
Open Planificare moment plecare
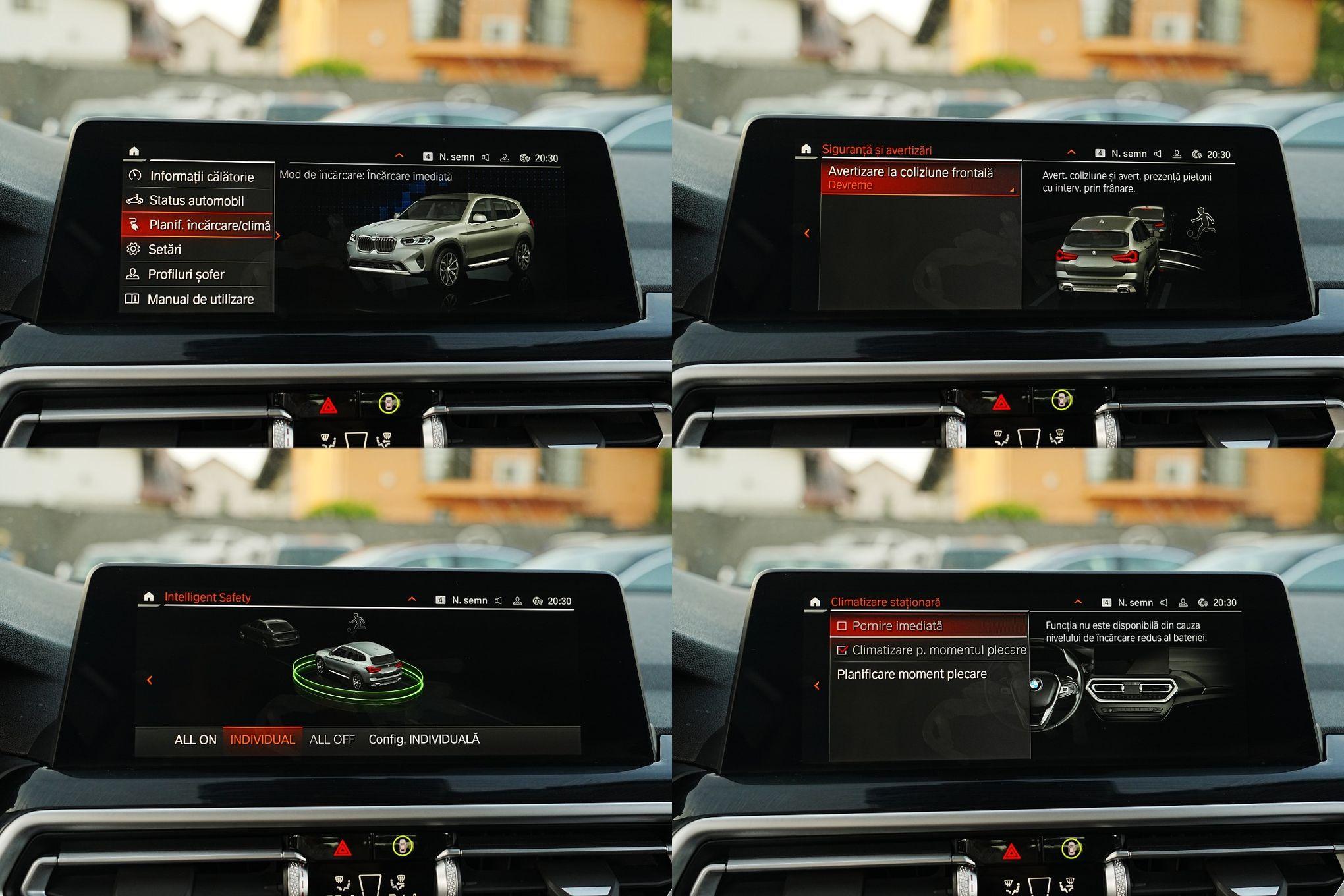(x=911, y=675)
